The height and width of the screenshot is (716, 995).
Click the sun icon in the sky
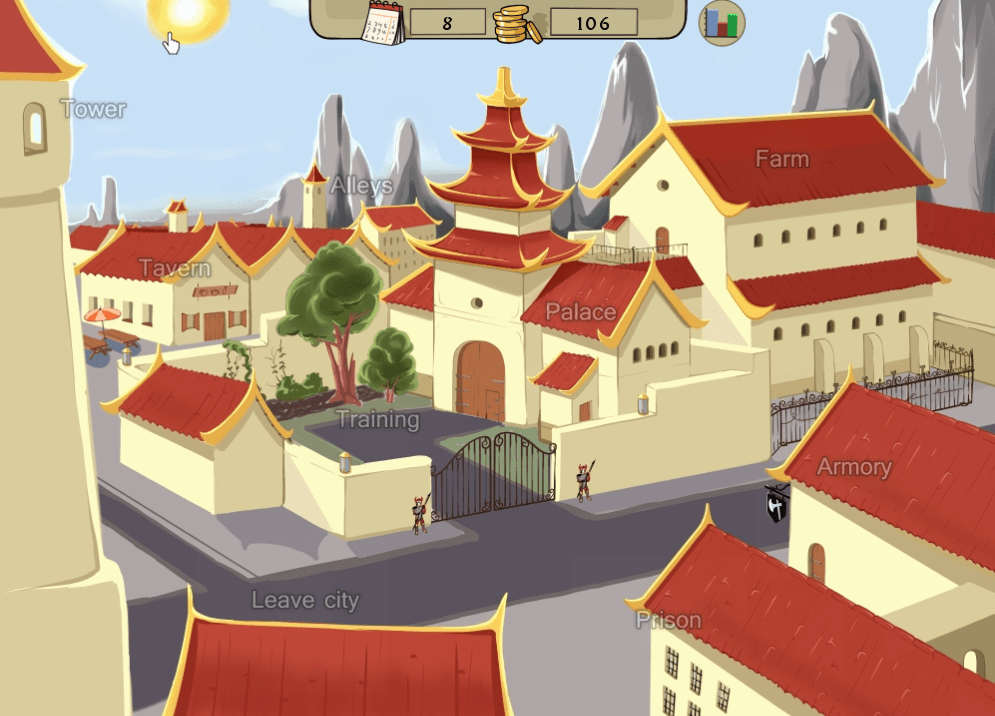click(187, 14)
